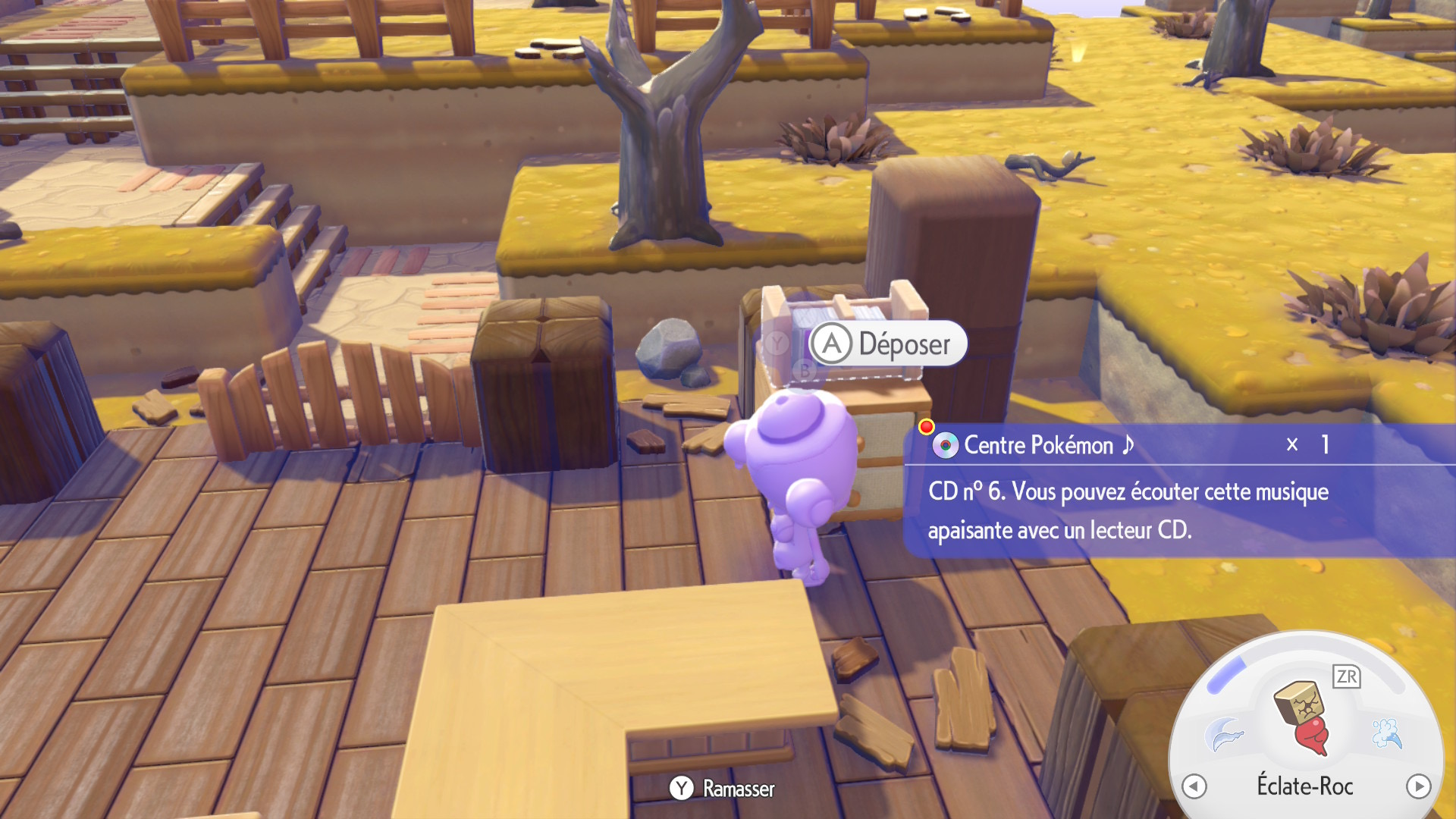Cycle abilities with the right arrow
Image resolution: width=1456 pixels, height=819 pixels.
coord(1418,786)
